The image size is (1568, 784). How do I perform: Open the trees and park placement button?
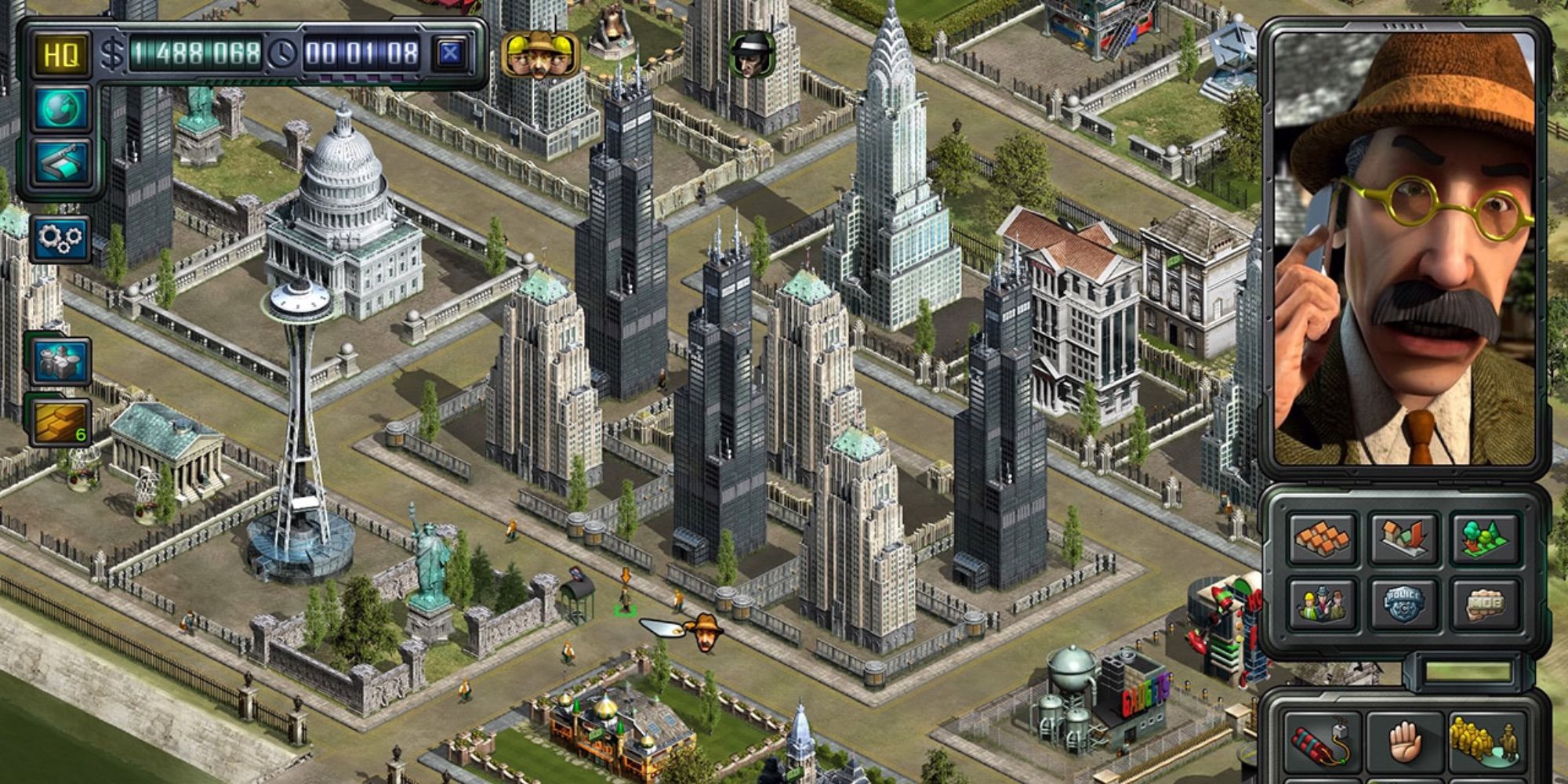click(1484, 538)
